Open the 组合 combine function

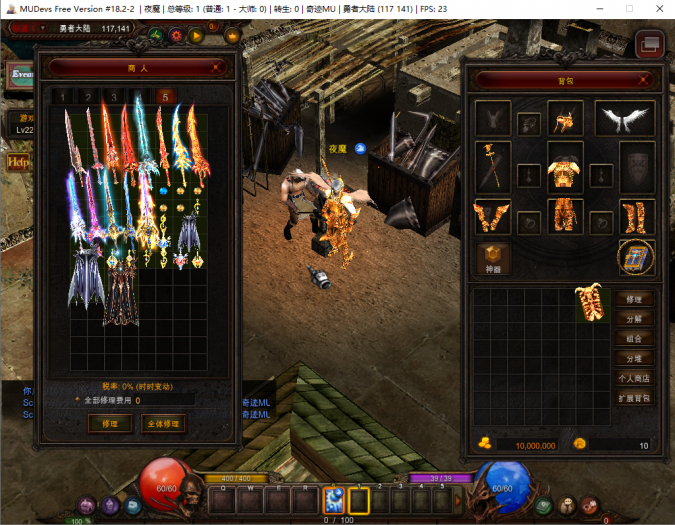pos(634,338)
